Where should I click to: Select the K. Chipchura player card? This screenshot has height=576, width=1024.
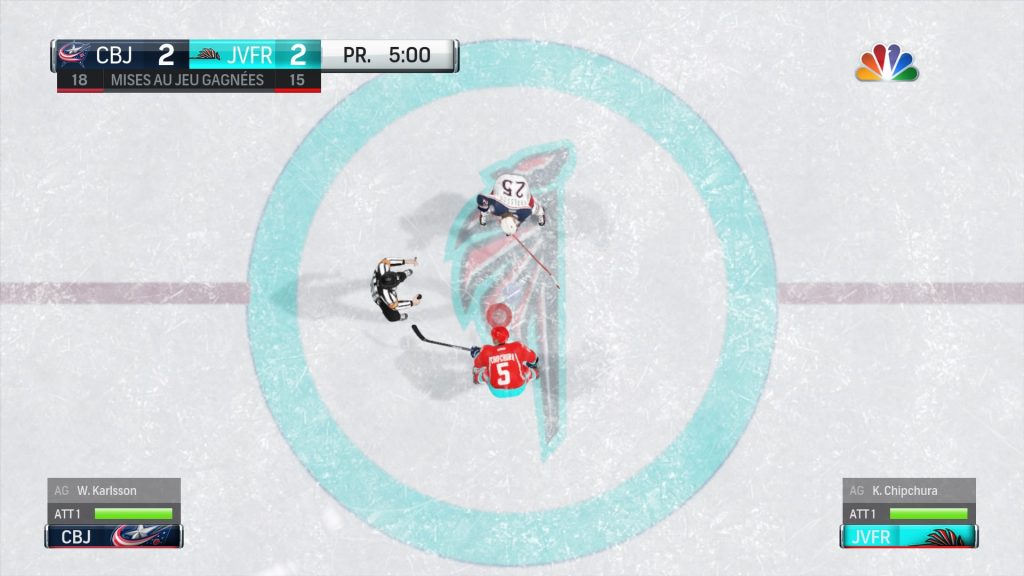coord(907,491)
